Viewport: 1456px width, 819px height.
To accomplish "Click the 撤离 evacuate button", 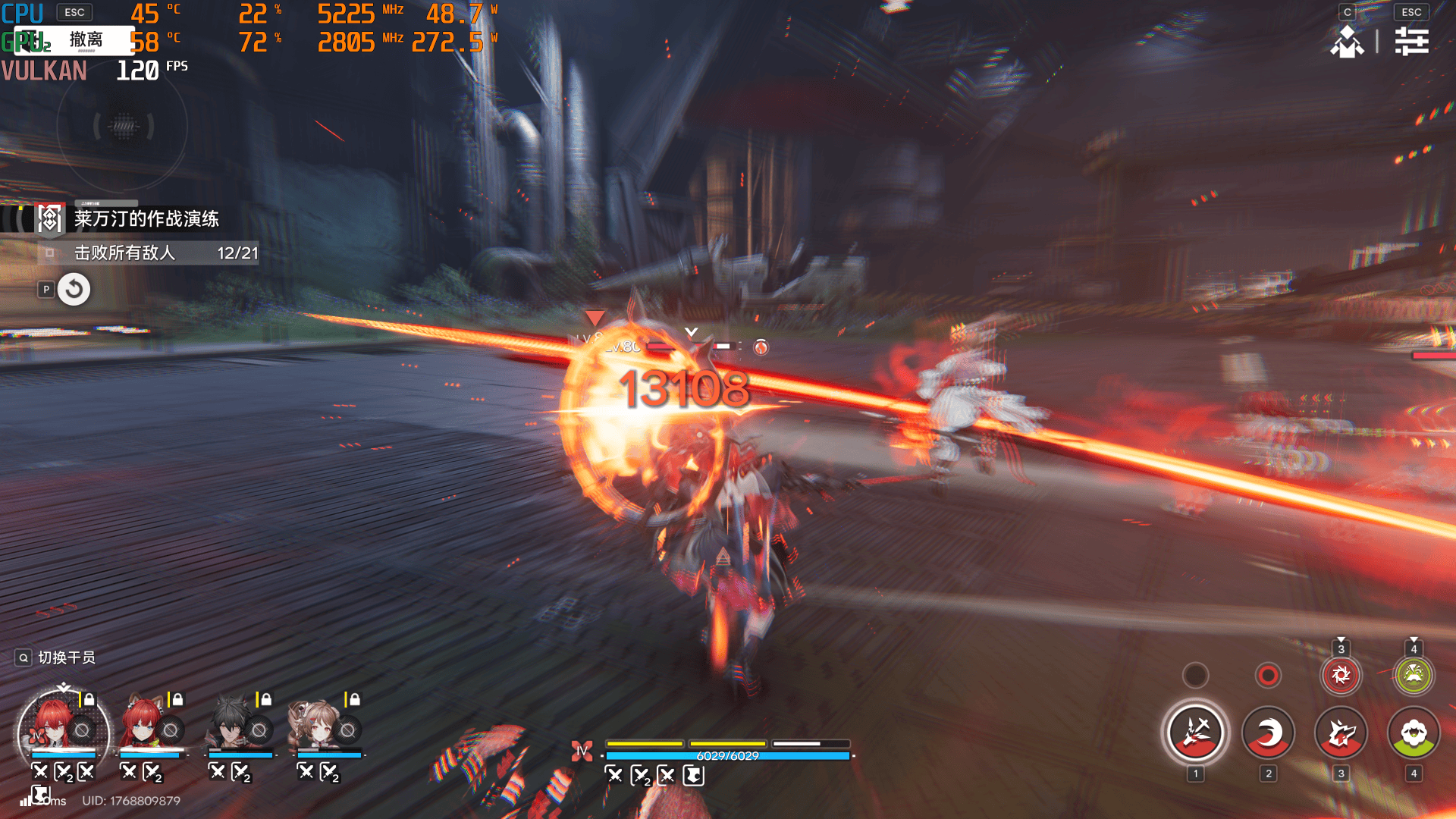I will [85, 39].
